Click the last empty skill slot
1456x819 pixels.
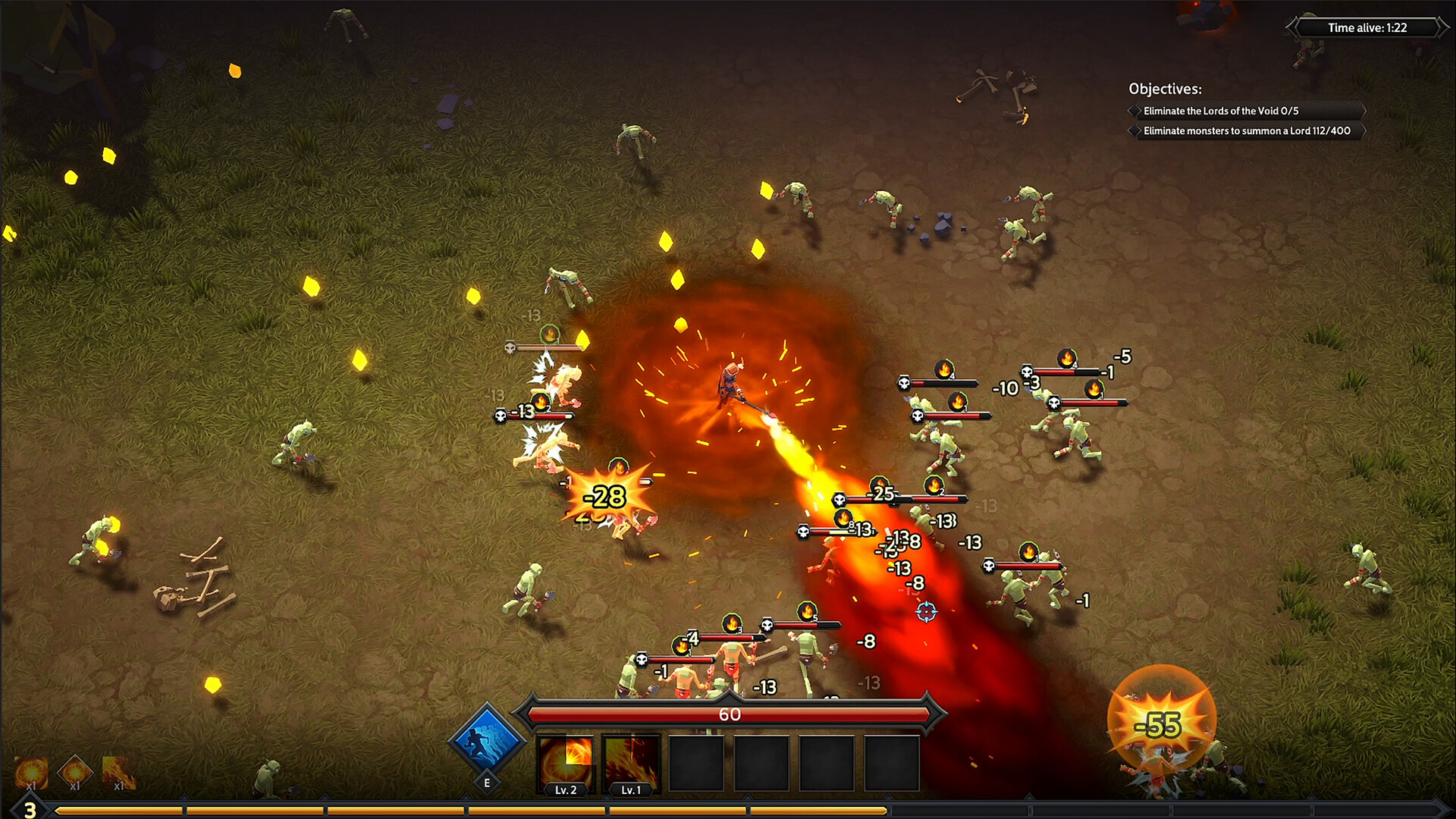[x=891, y=762]
